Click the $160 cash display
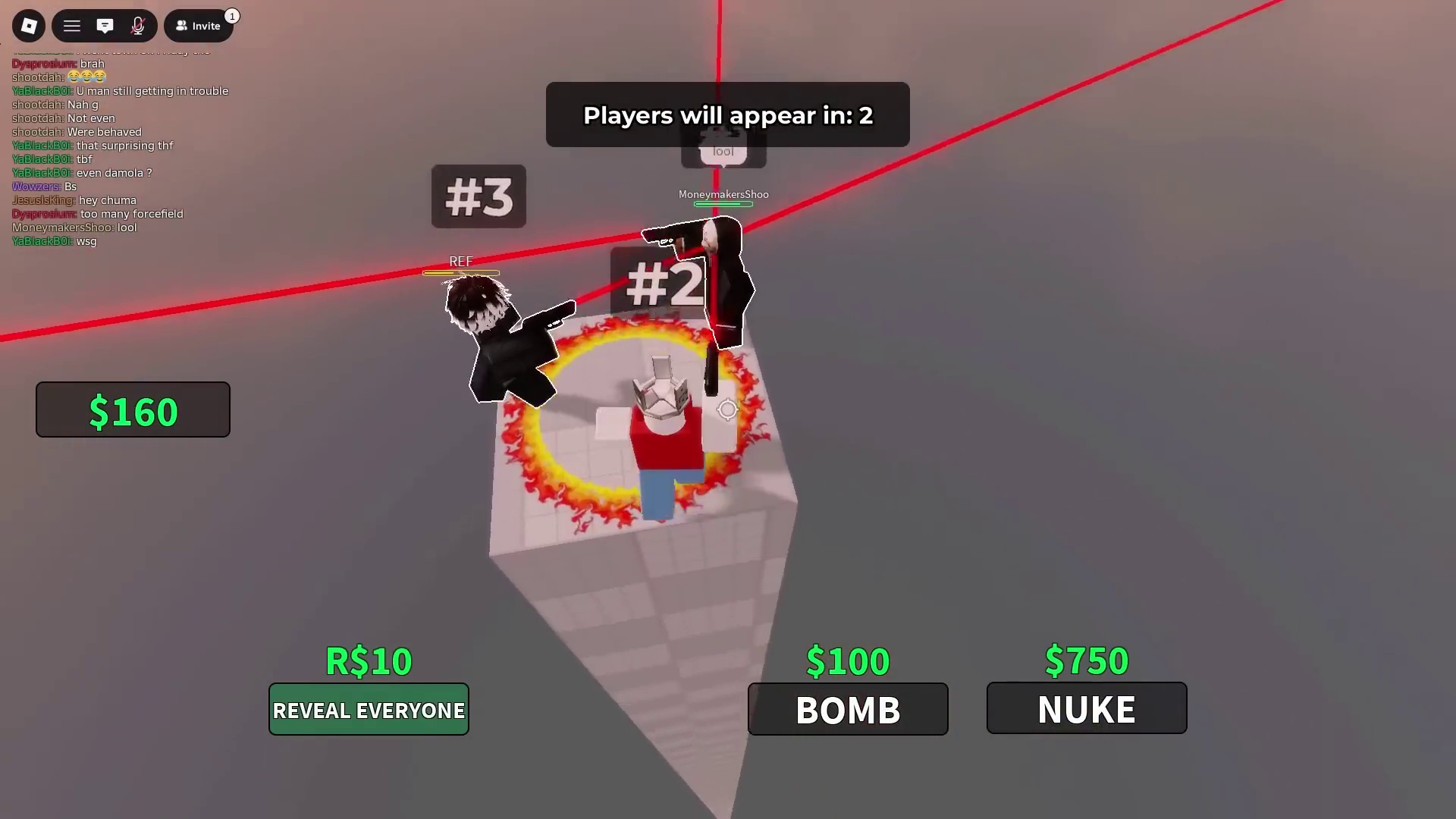1456x819 pixels. pos(133,409)
